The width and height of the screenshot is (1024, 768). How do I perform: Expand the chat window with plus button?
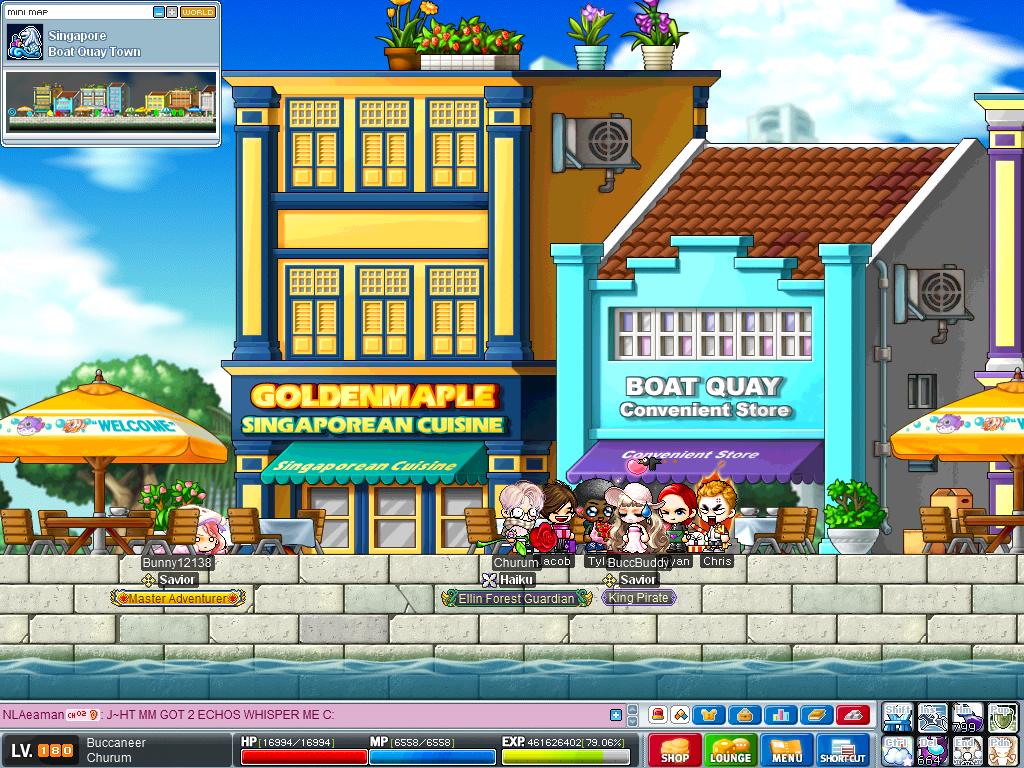pyautogui.click(x=616, y=715)
